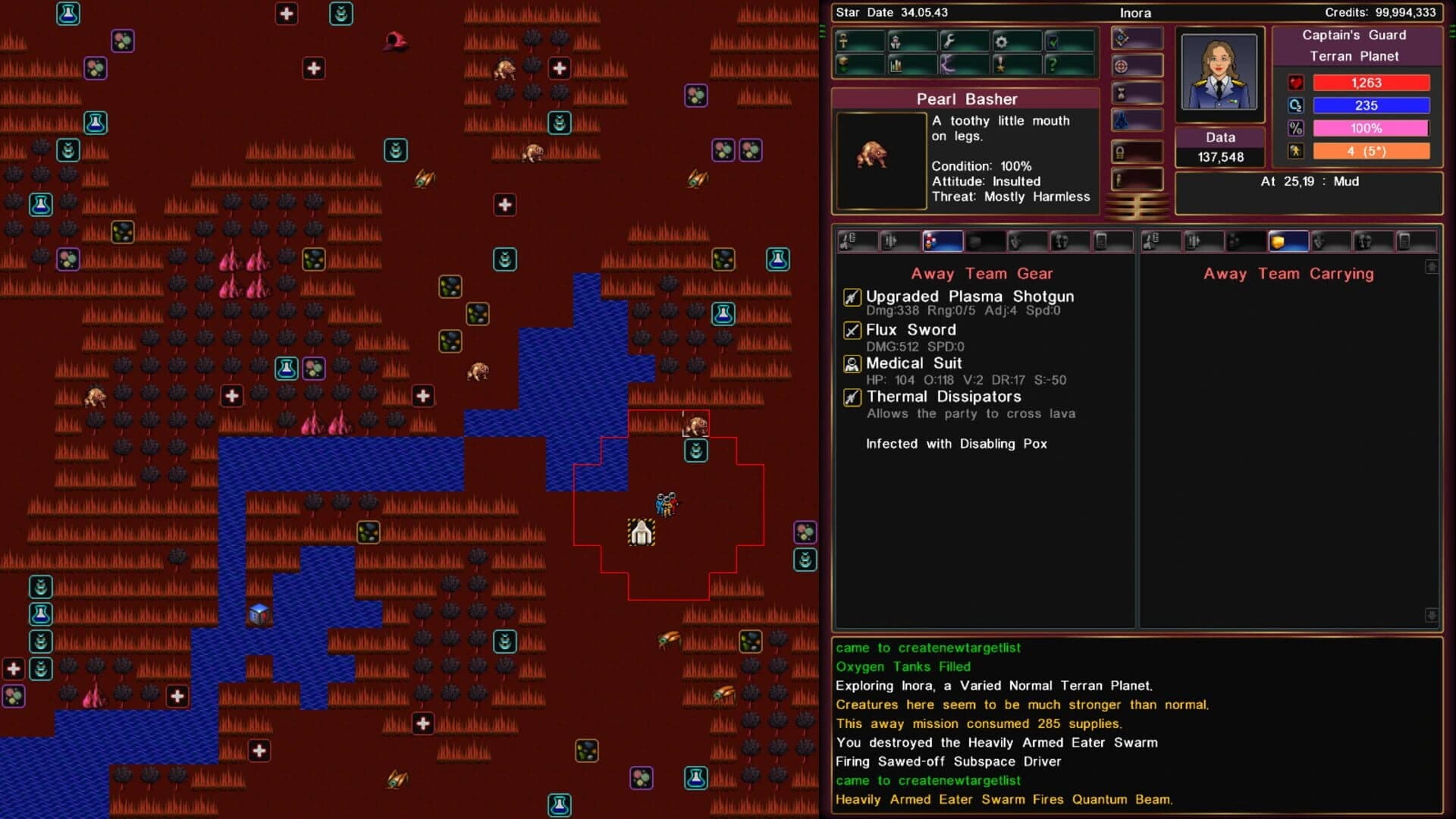The width and height of the screenshot is (1456, 819).
Task: Open the gear settings icon
Action: pyautogui.click(x=1001, y=42)
